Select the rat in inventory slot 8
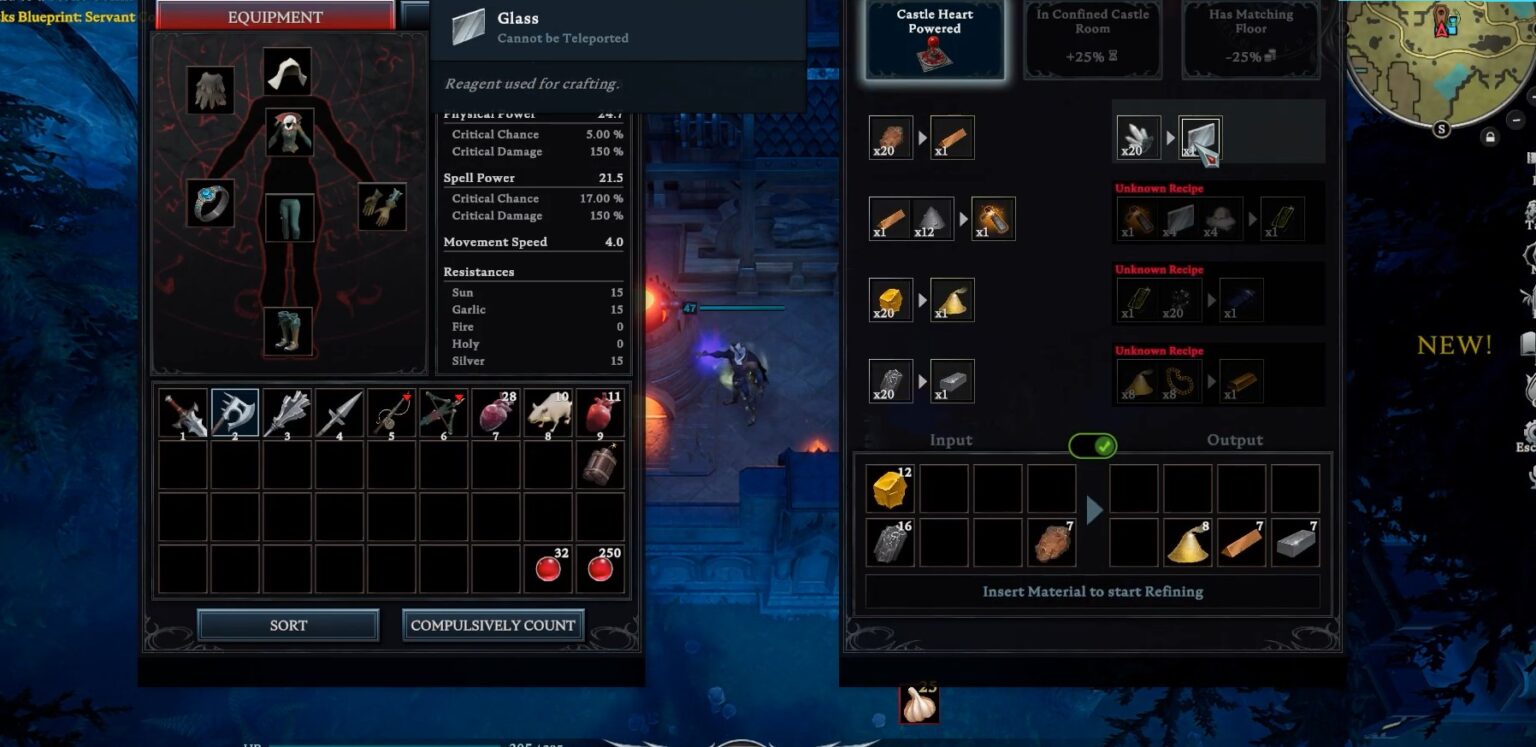This screenshot has width=1536, height=747. point(549,411)
